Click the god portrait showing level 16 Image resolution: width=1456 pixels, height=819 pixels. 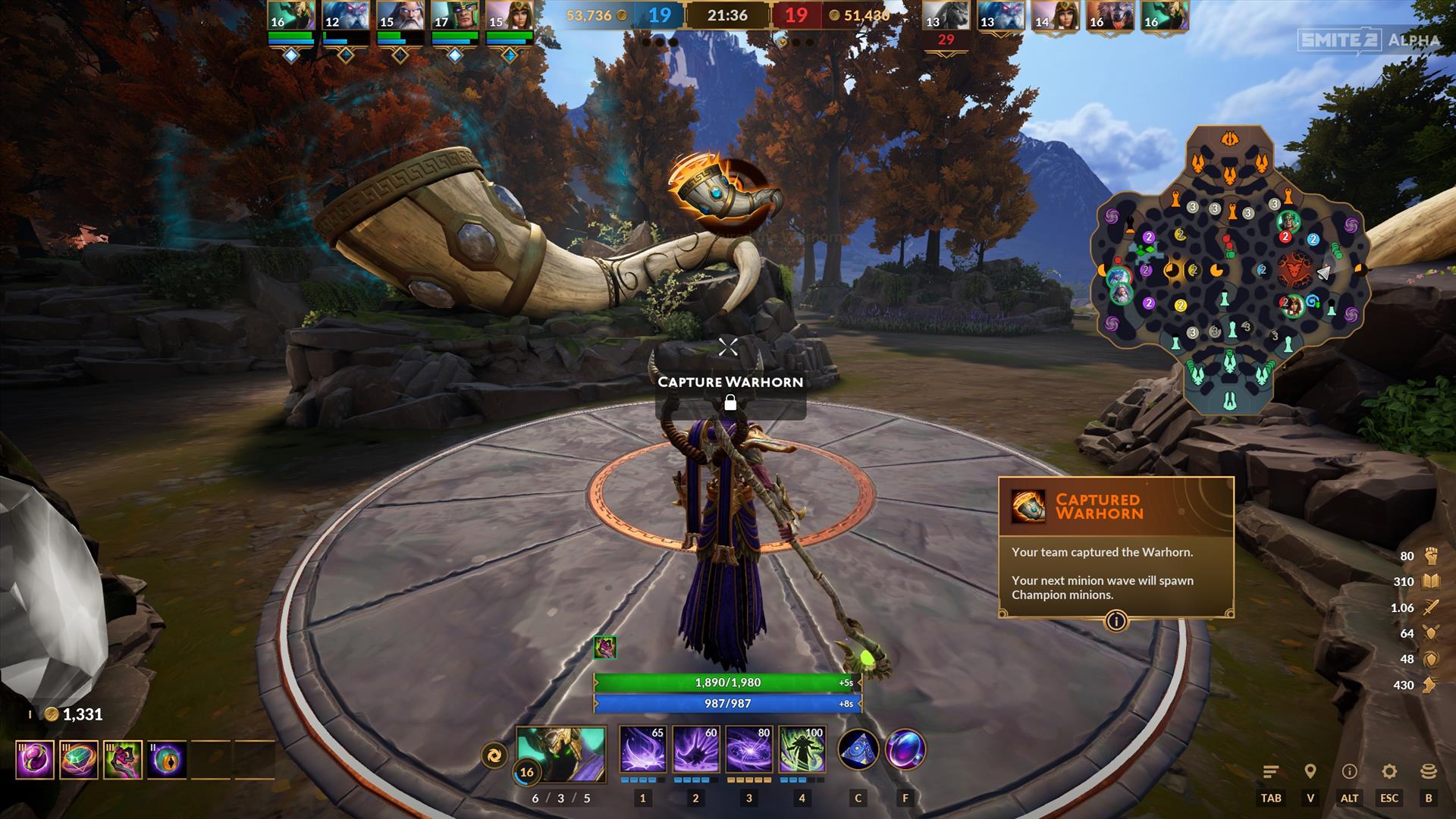tap(561, 754)
